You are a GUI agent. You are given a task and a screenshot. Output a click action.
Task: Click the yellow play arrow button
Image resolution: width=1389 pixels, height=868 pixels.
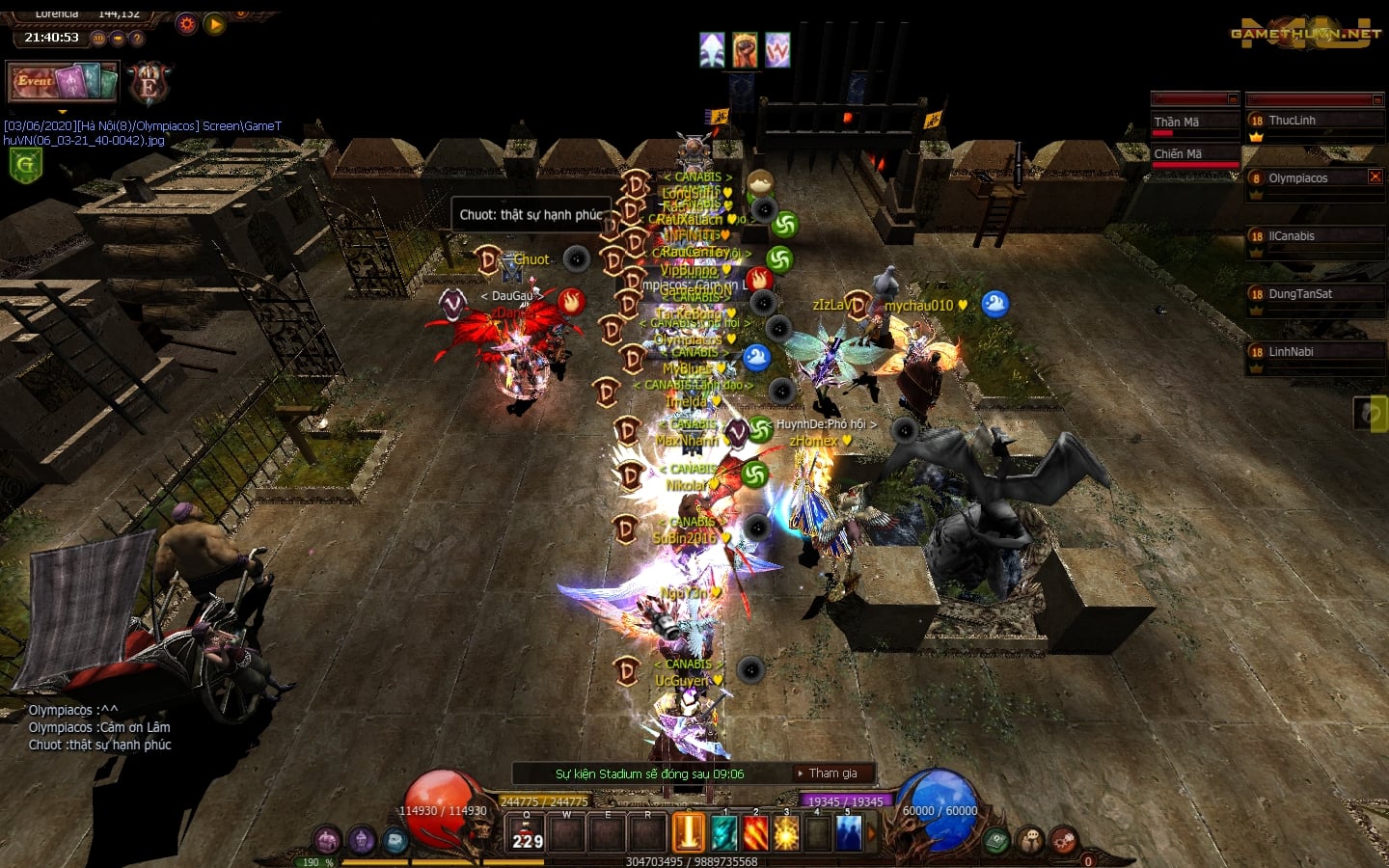[215, 24]
